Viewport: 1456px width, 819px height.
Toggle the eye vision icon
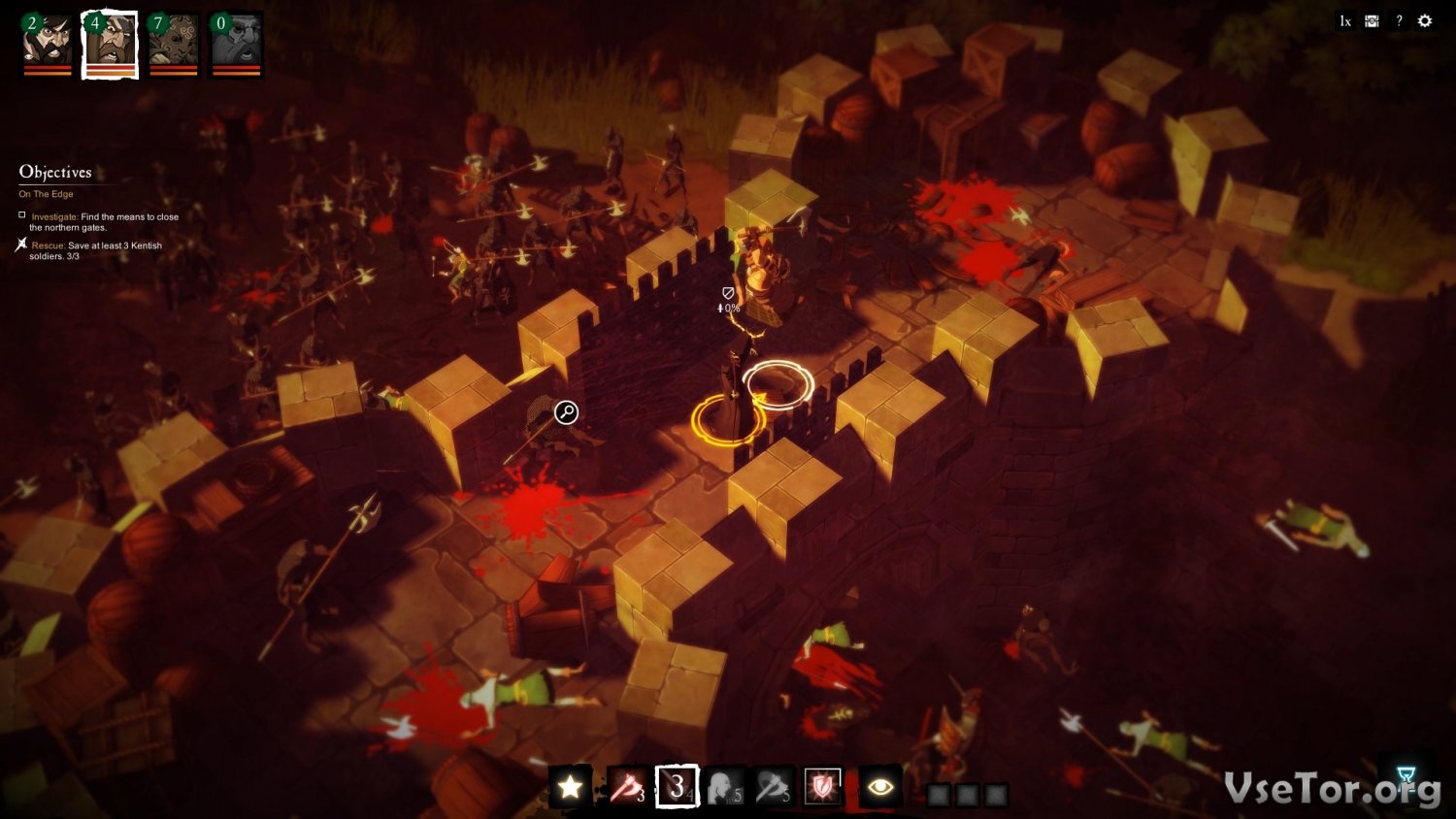tap(880, 786)
